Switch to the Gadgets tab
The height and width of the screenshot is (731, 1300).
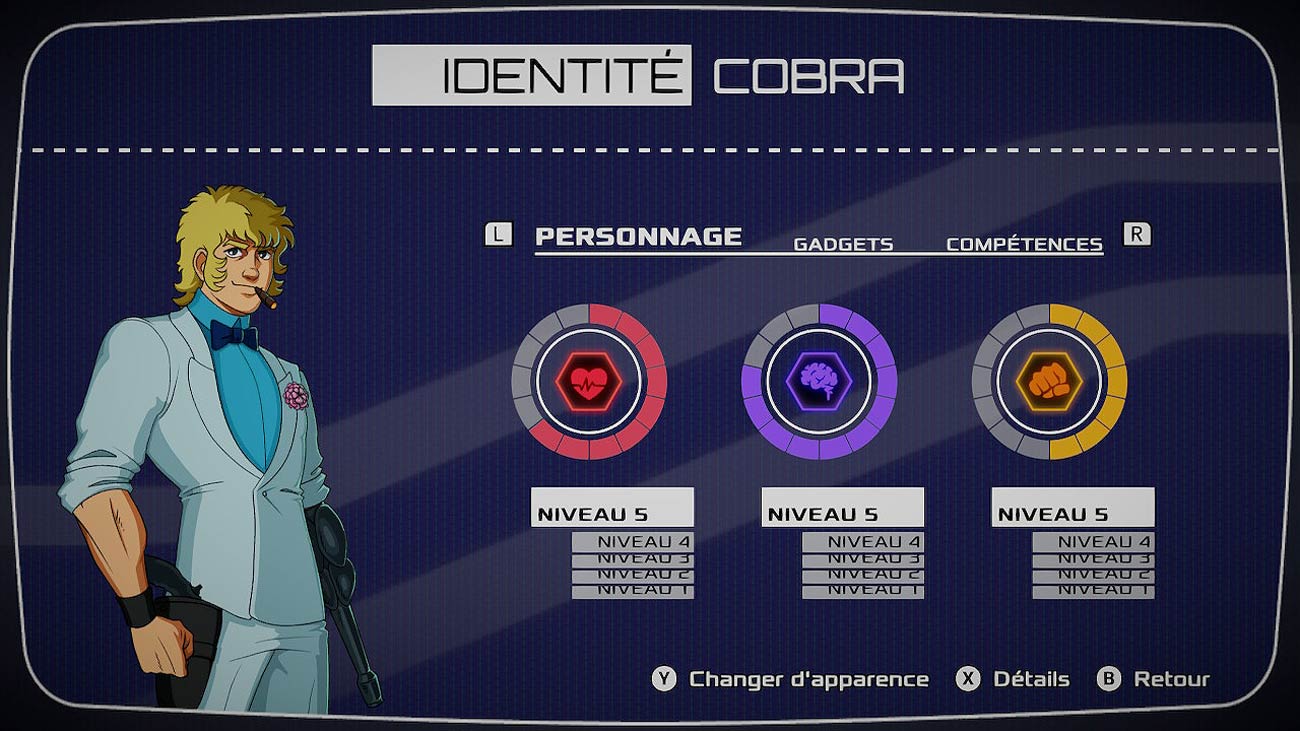point(843,244)
